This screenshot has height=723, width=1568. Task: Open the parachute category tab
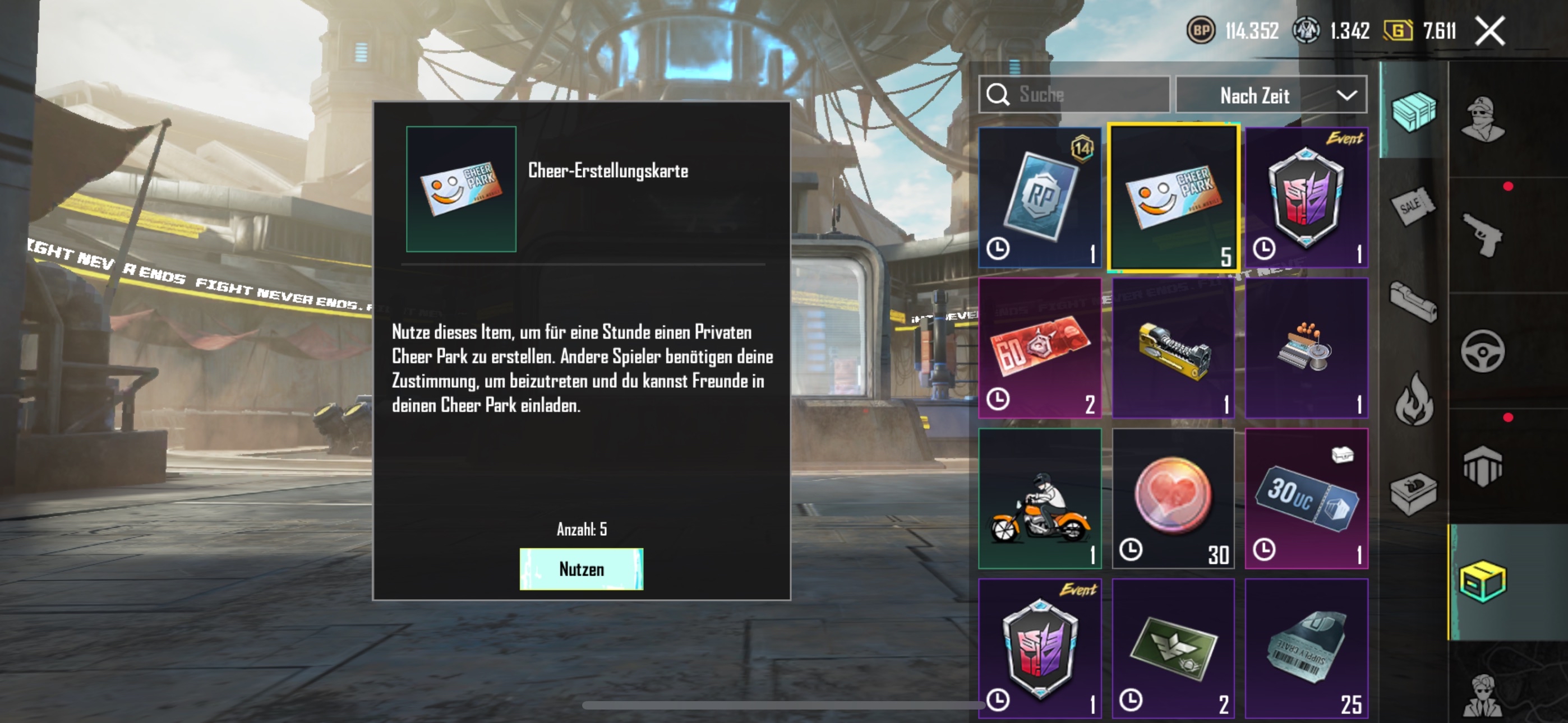pos(1483,467)
